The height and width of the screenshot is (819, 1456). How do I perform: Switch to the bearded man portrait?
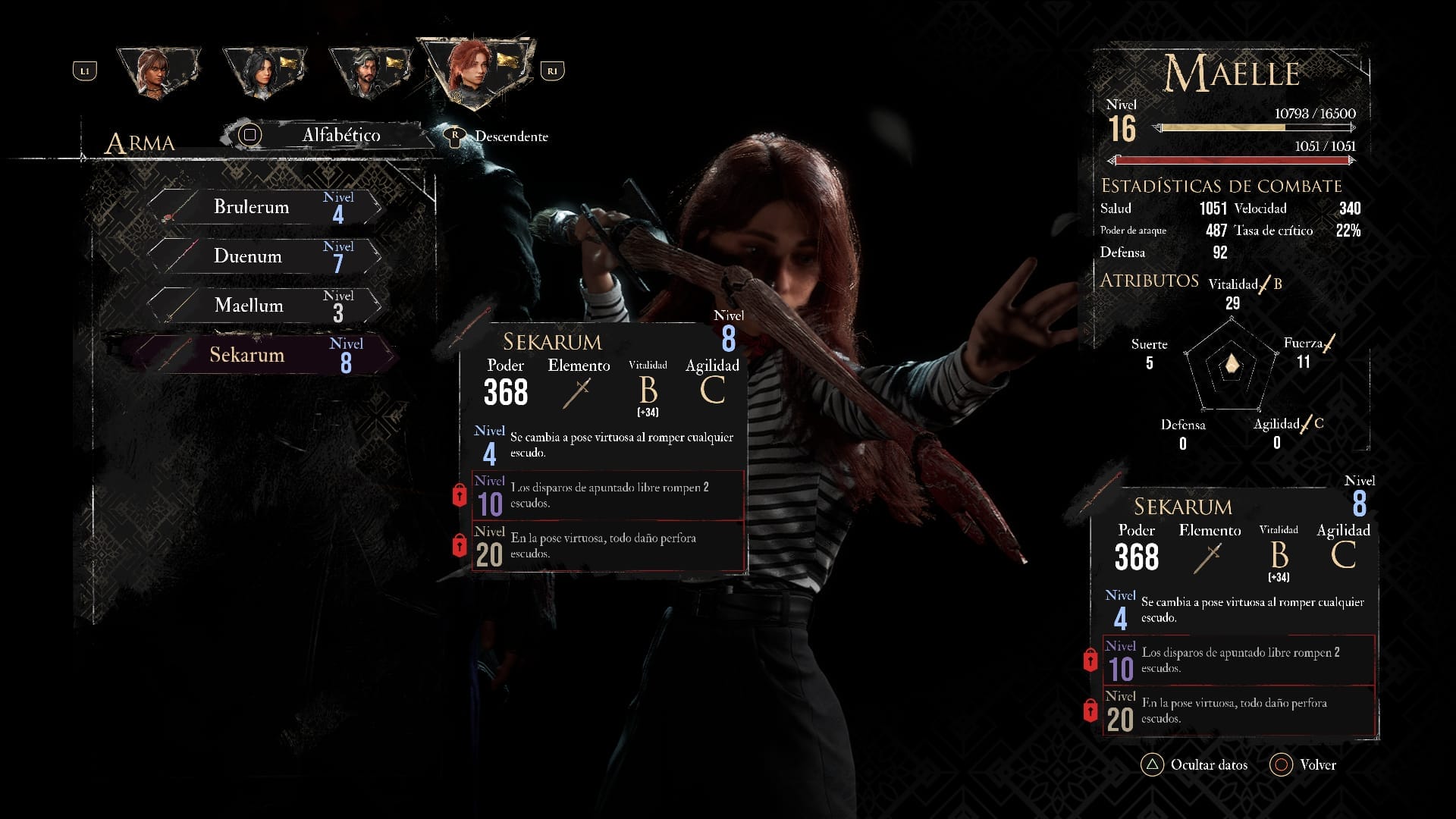tap(368, 72)
